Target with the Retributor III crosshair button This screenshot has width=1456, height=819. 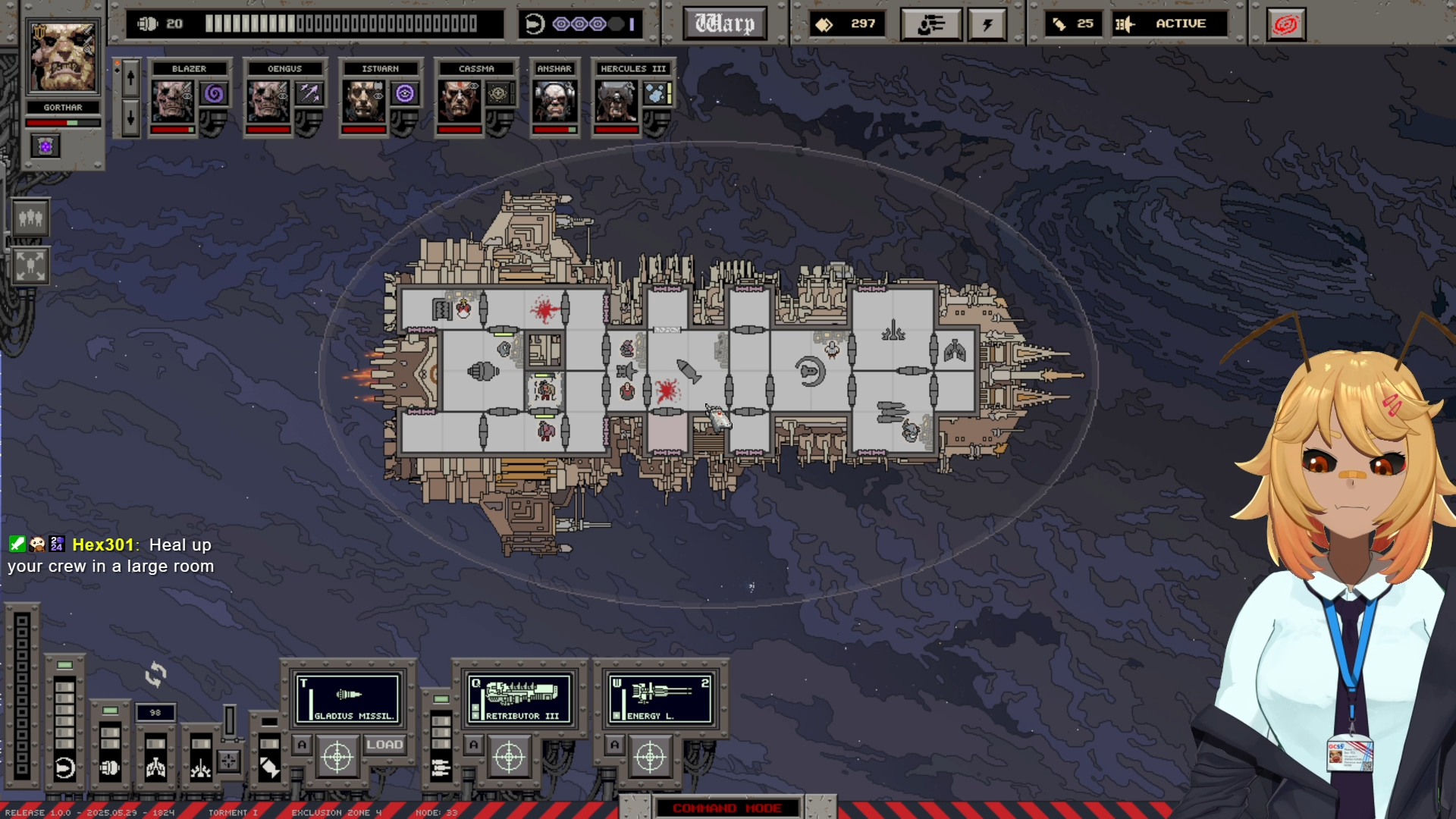click(x=509, y=756)
